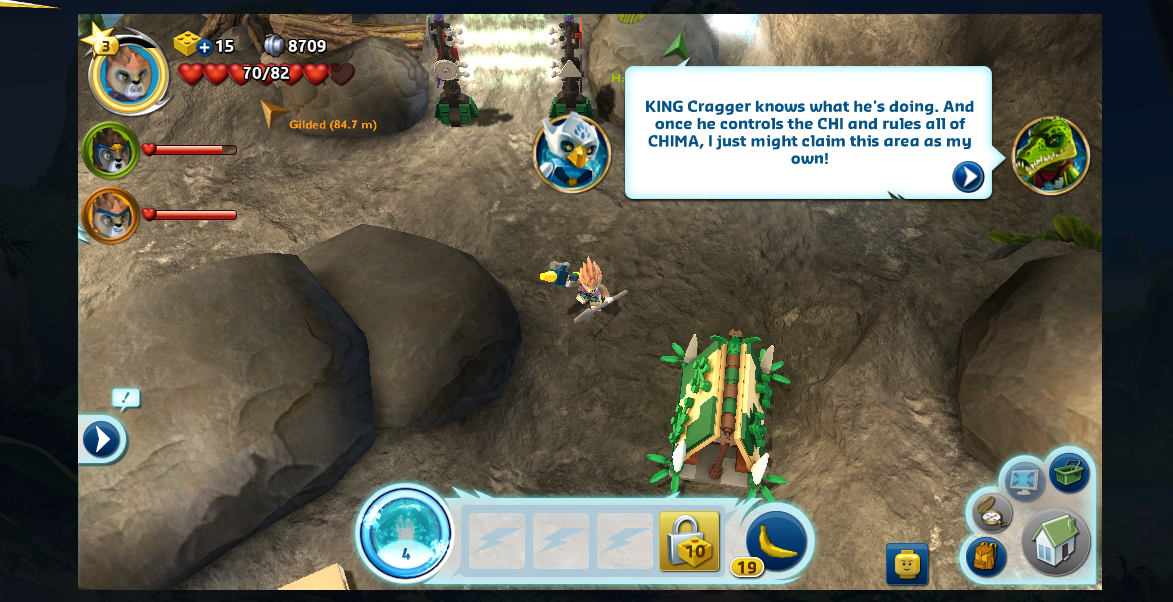This screenshot has width=1173, height=602.
Task: Unlock the padlocked ability slot costing 10
Action: [690, 542]
